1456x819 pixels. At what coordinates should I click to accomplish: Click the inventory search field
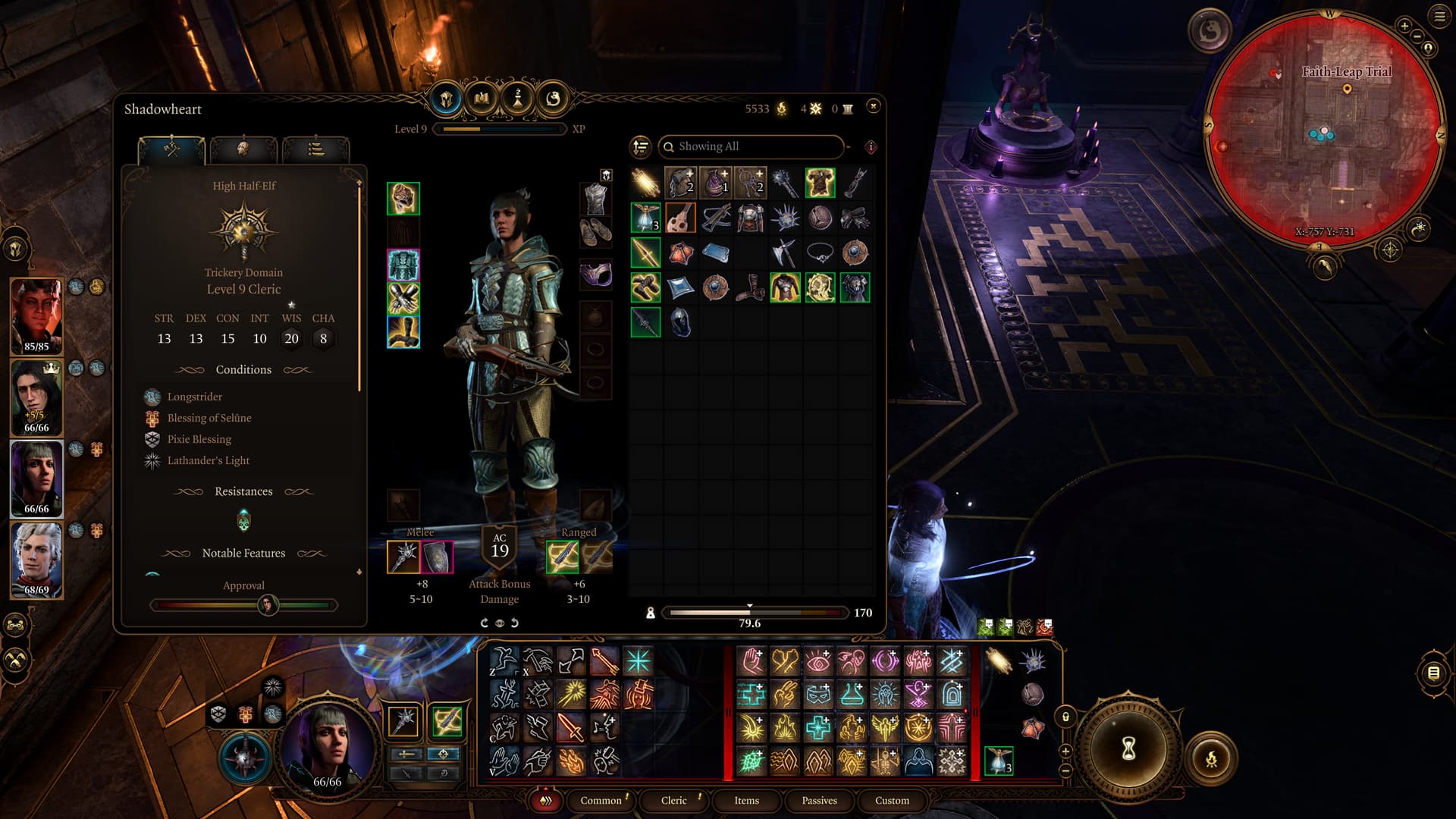coord(751,146)
